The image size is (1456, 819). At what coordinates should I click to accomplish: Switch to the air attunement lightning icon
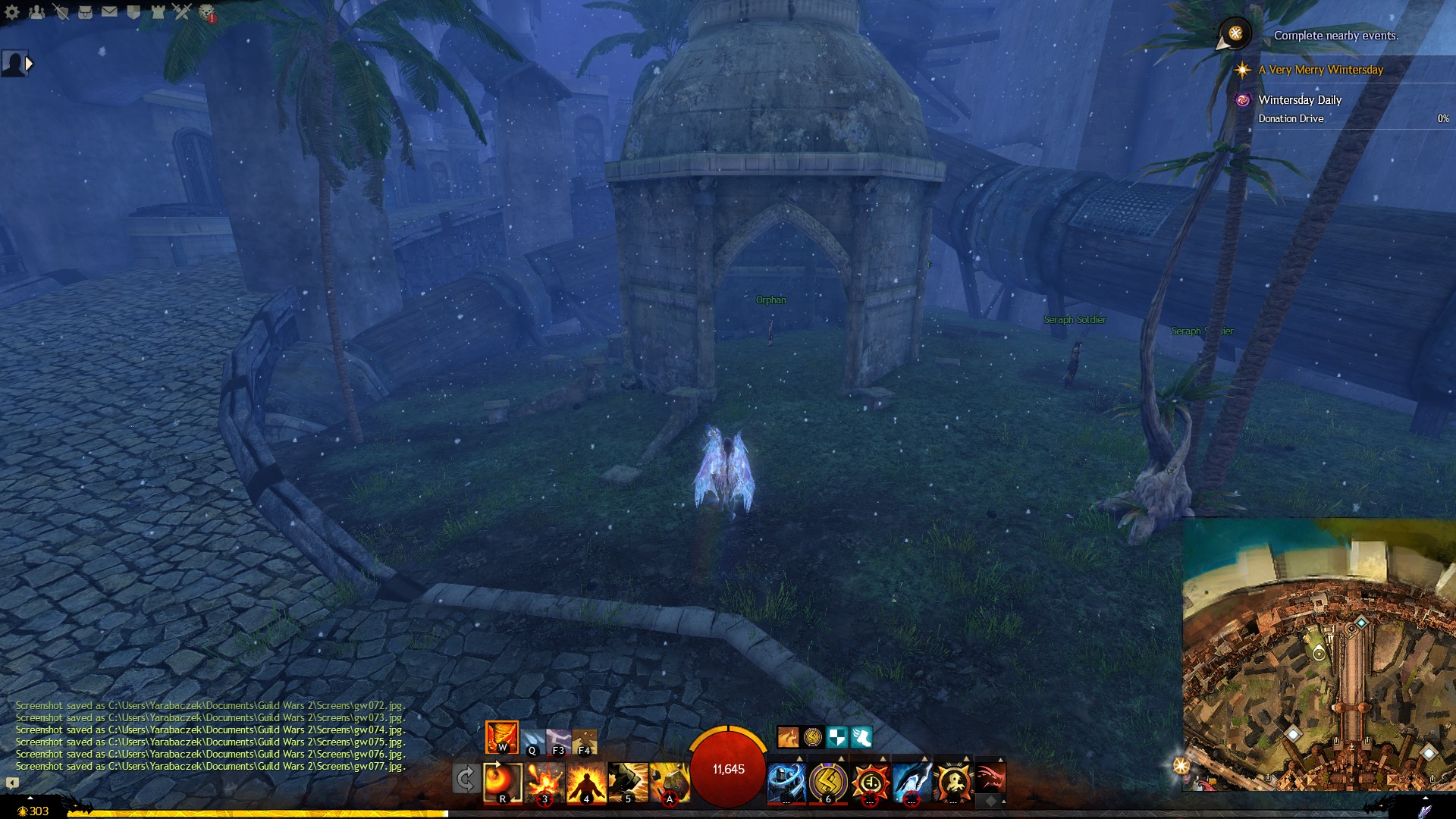[x=559, y=741]
